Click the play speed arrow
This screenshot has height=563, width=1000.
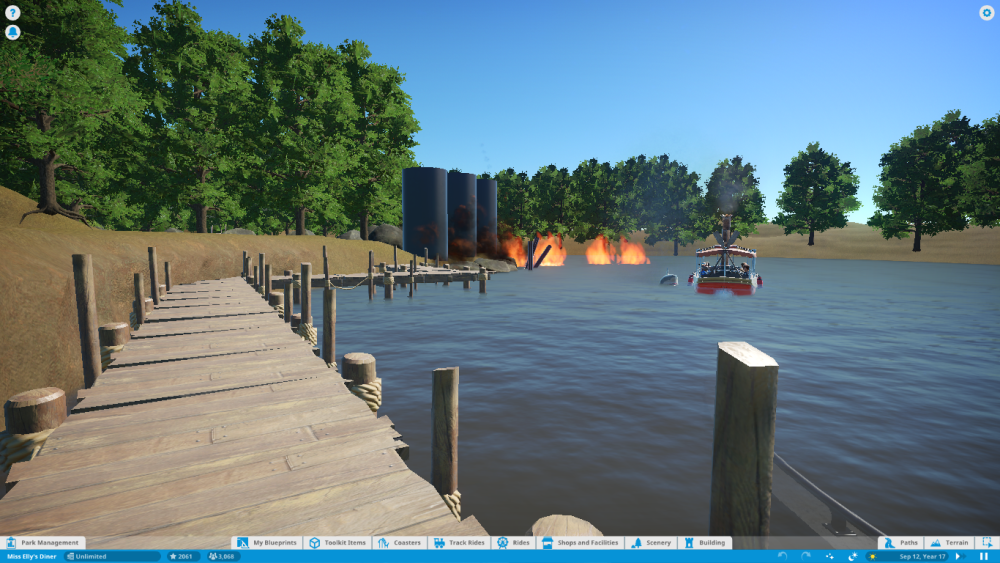pyautogui.click(x=958, y=556)
